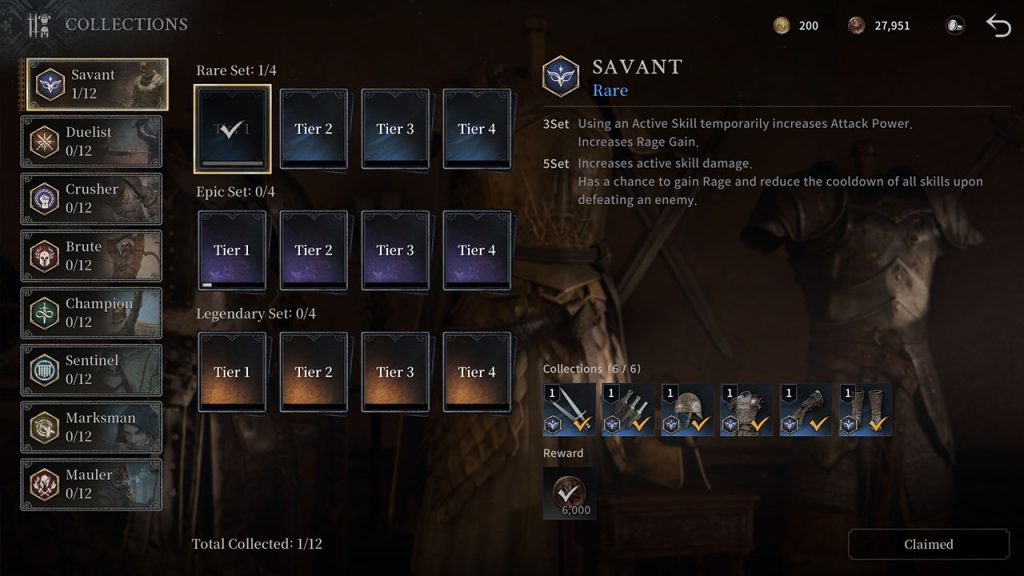Choose Rare Set Tier 2 card
Viewport: 1024px width, 576px height.
pos(314,129)
